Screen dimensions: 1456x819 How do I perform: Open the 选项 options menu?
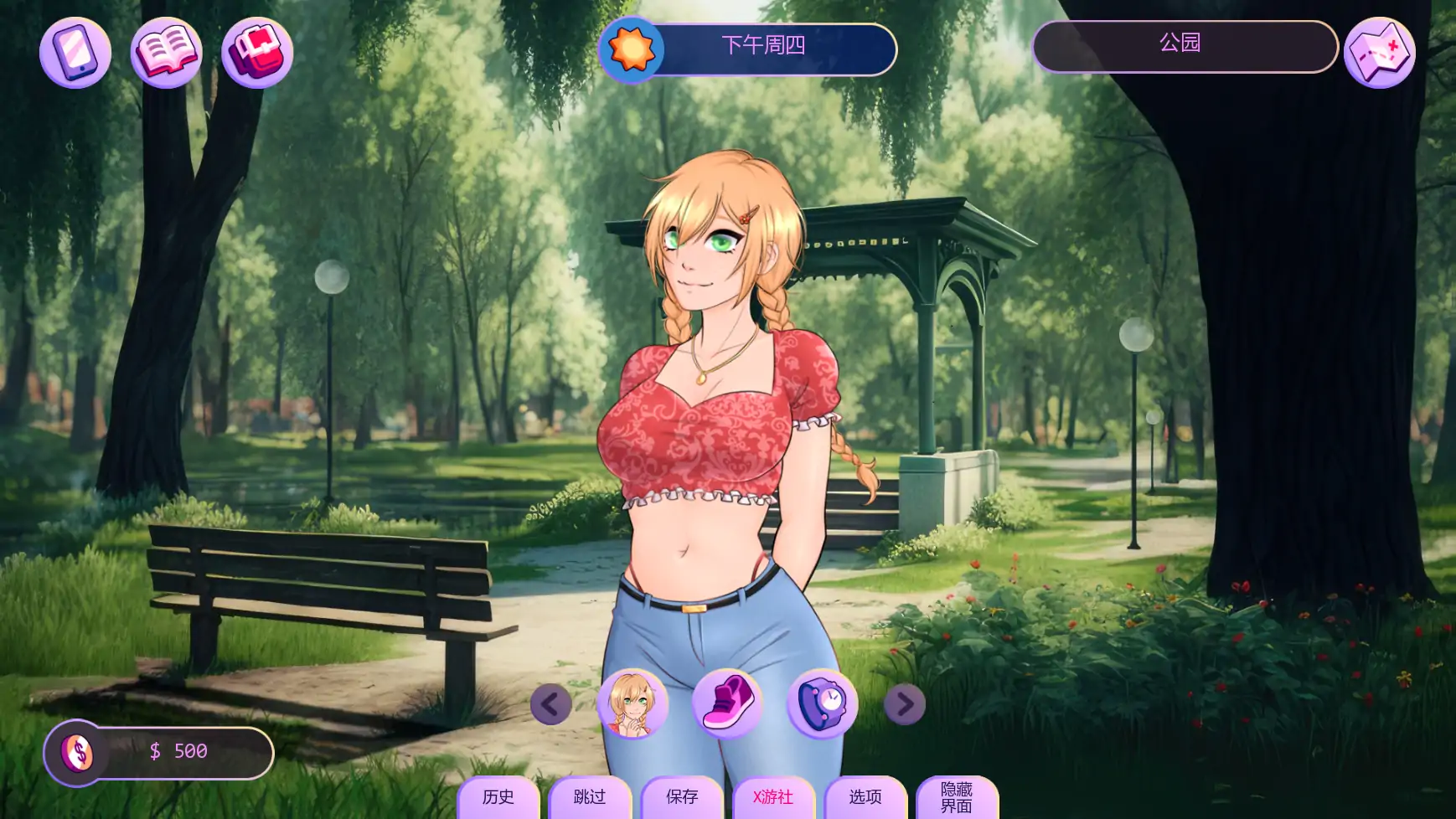pos(865,798)
